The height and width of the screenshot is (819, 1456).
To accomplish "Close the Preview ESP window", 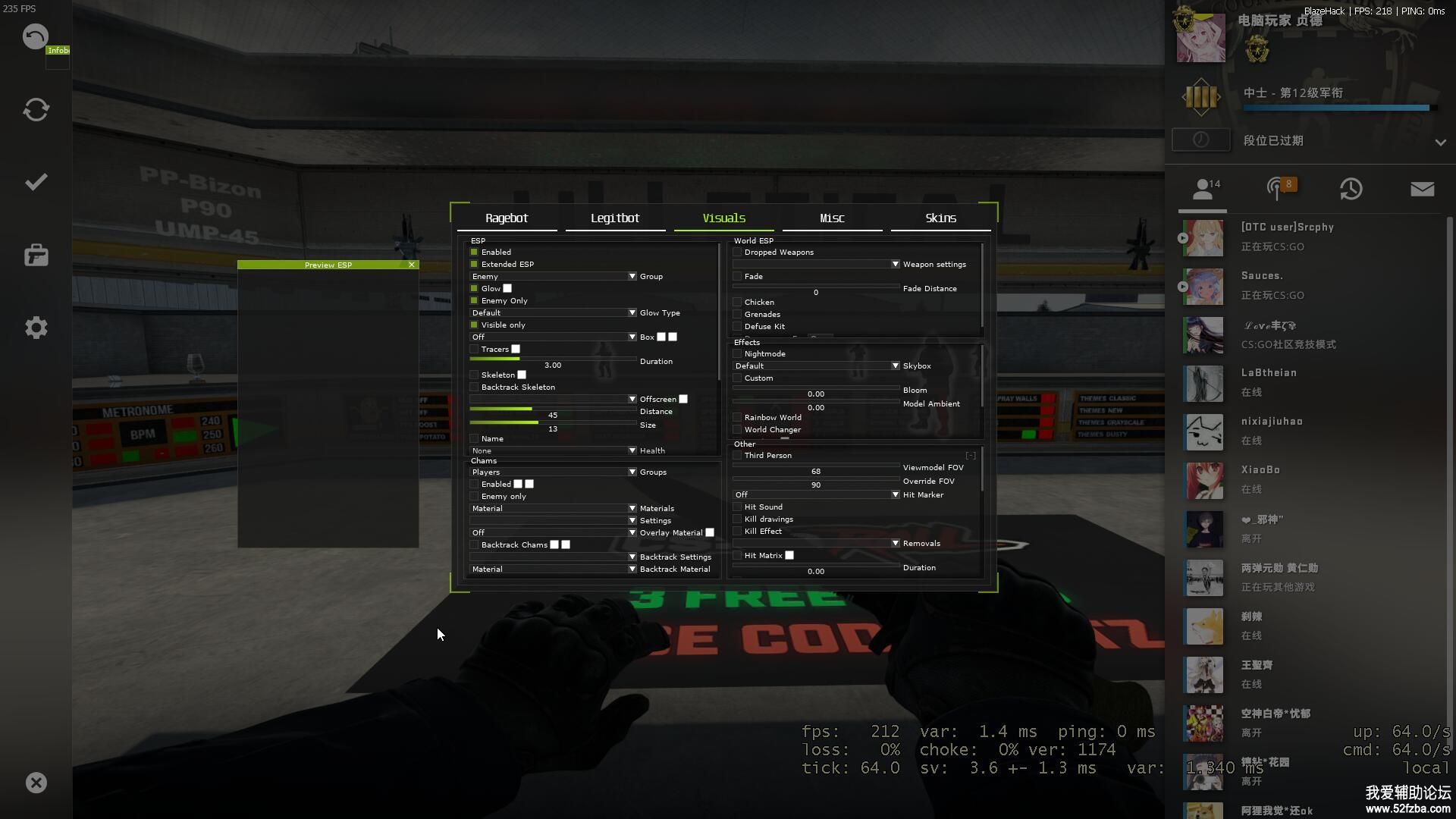I will (412, 265).
